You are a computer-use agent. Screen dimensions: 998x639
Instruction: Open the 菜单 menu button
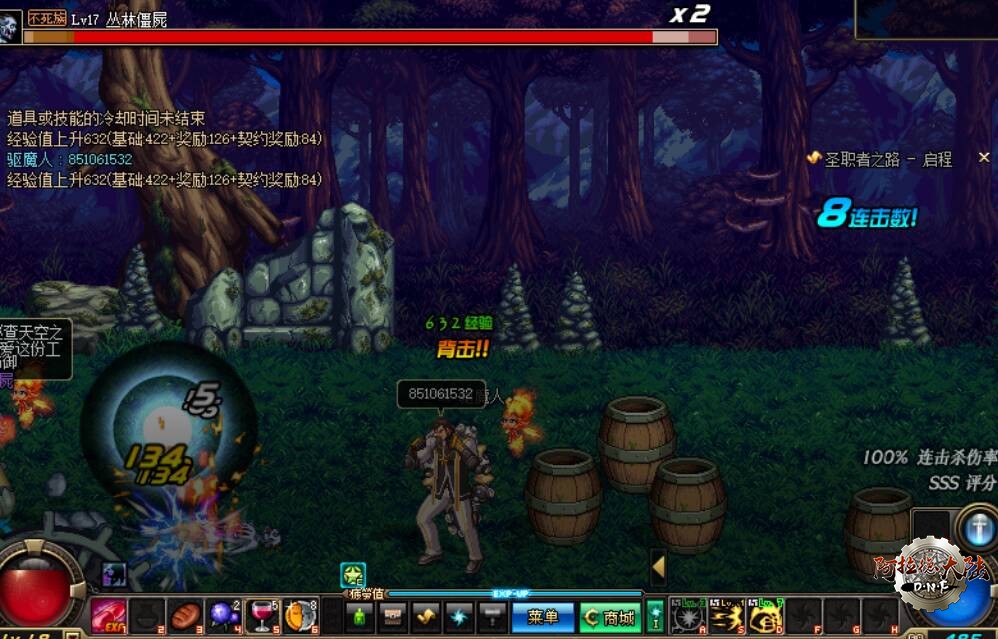tap(543, 618)
